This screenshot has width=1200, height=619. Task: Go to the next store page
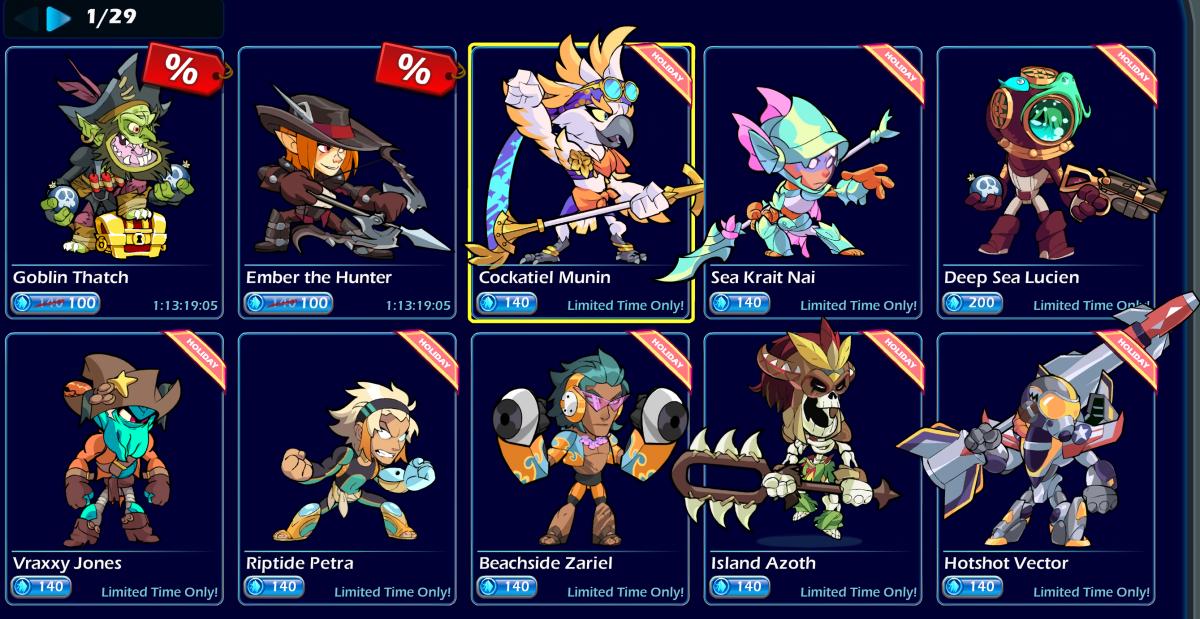point(59,18)
